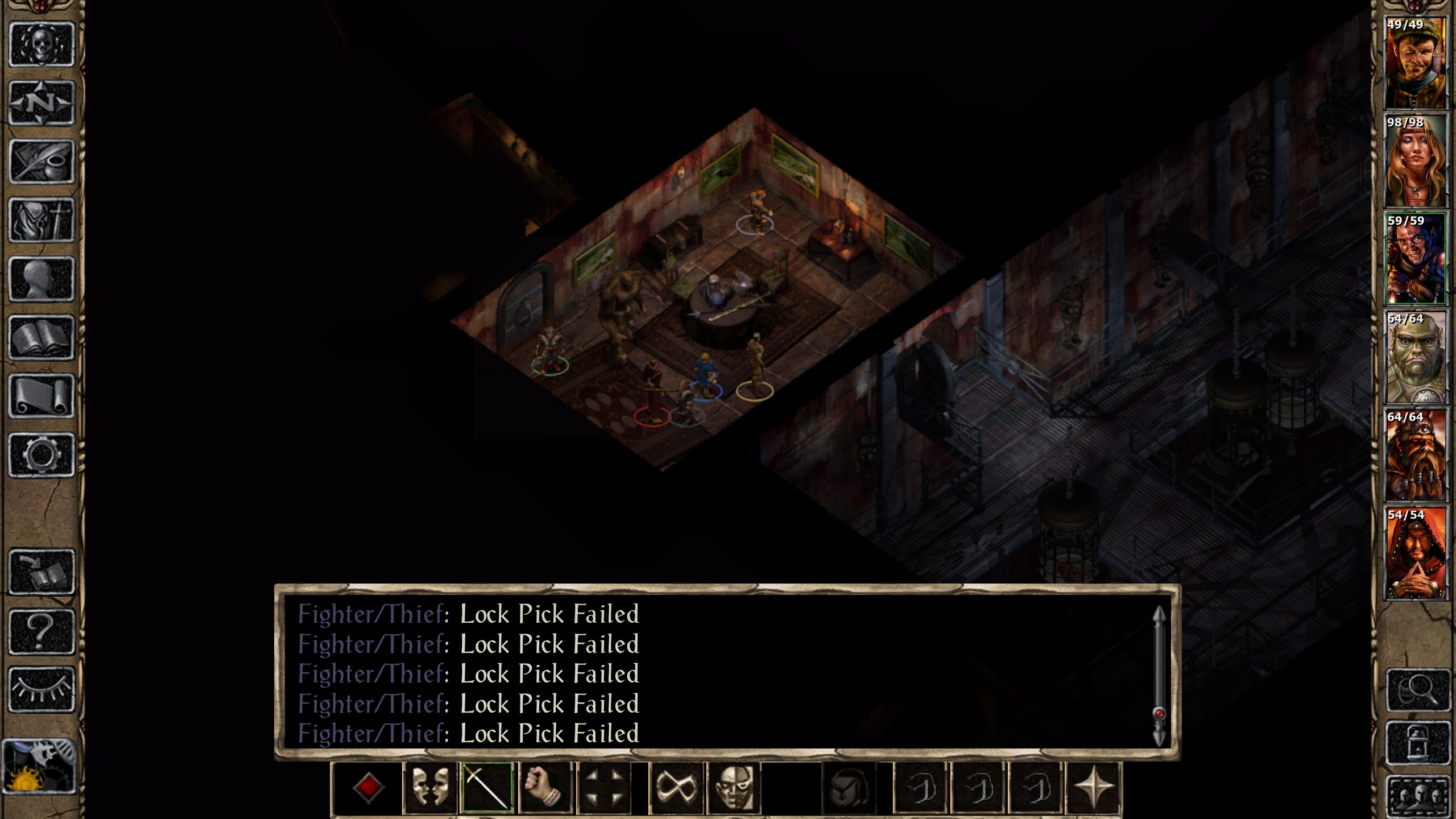
Task: Select the red-hooded wizard portrait
Action: click(x=1415, y=553)
